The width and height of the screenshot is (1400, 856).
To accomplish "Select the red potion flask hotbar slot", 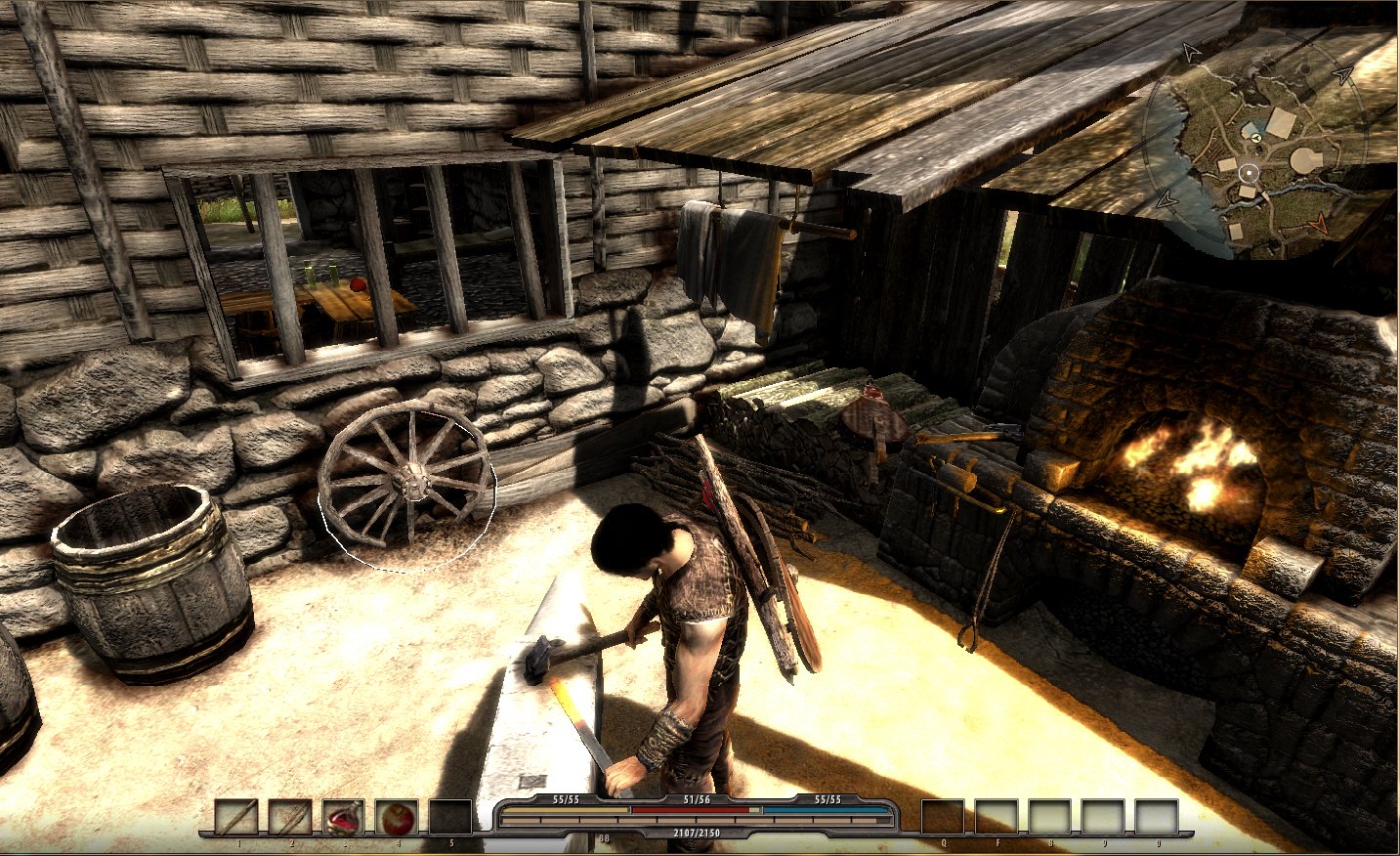I will tap(344, 817).
